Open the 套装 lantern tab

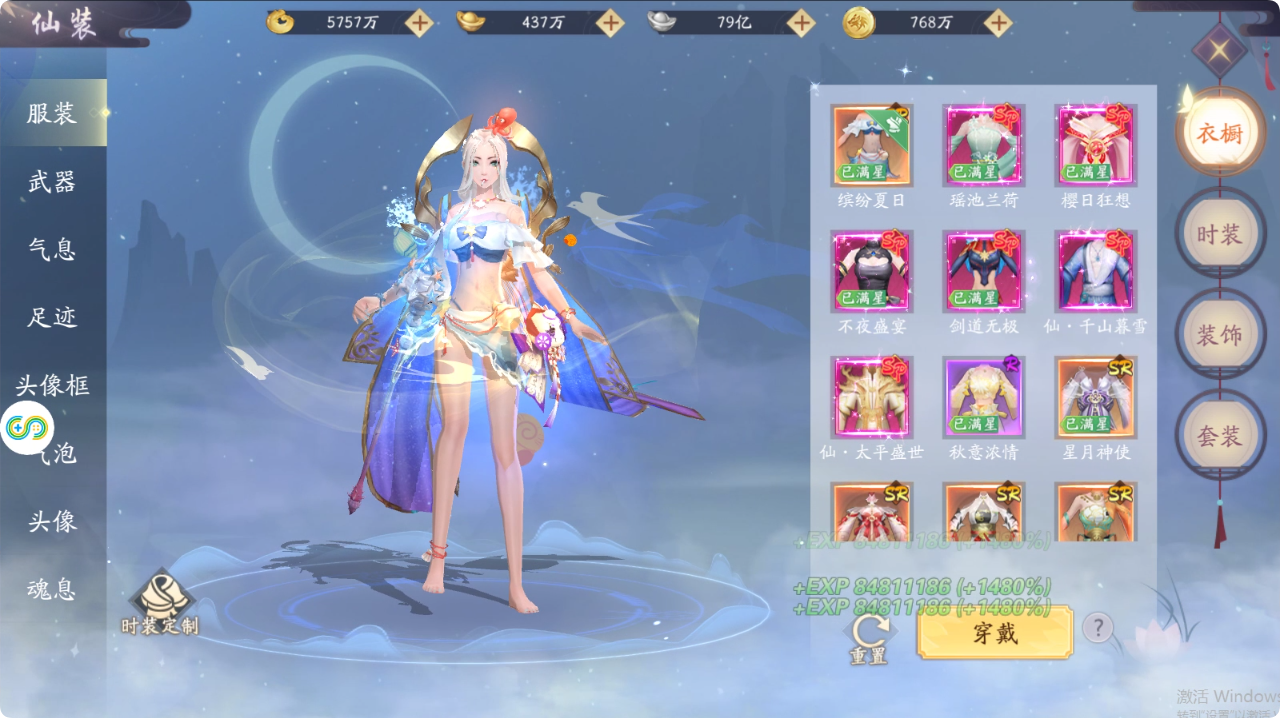point(1219,436)
